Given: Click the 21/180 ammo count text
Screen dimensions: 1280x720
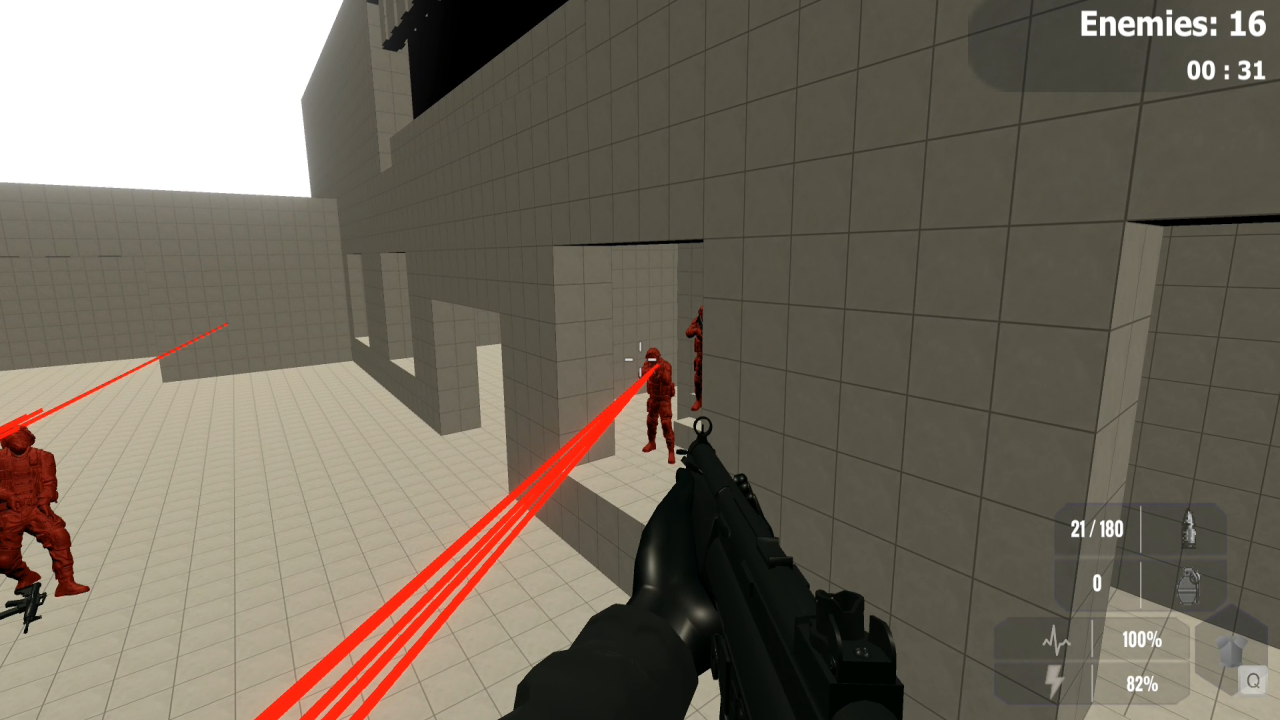Looking at the screenshot, I should 1097,528.
